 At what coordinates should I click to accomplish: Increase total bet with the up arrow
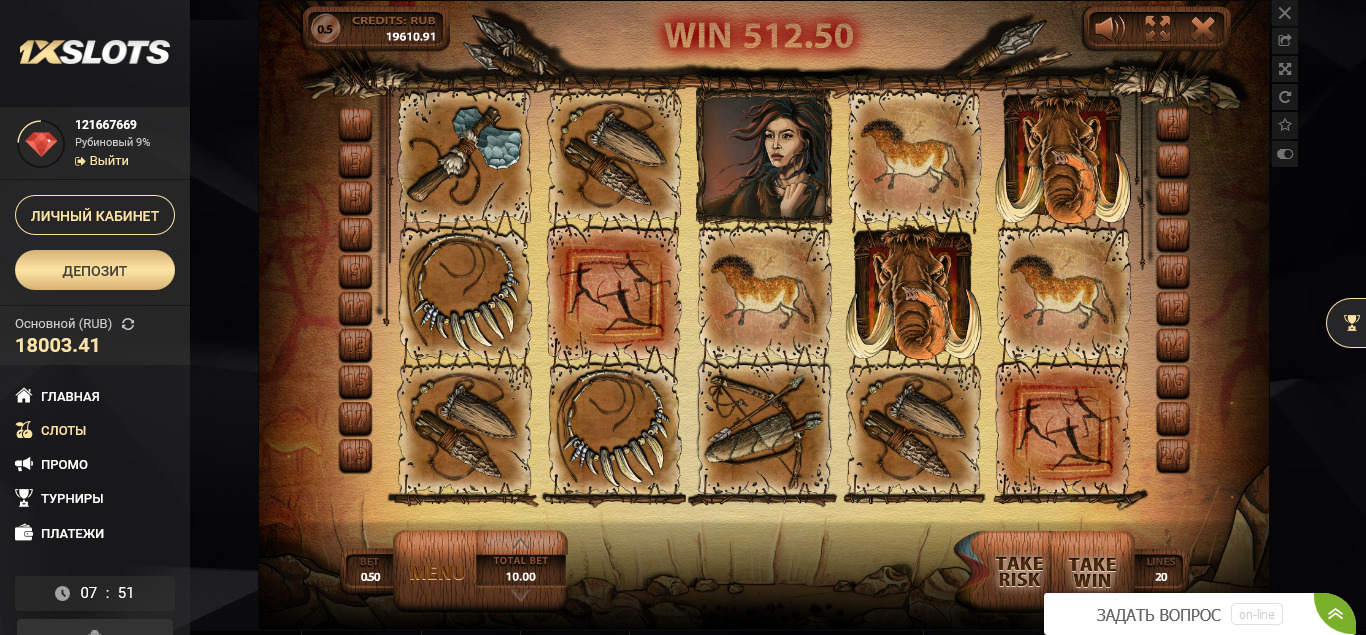tap(521, 543)
